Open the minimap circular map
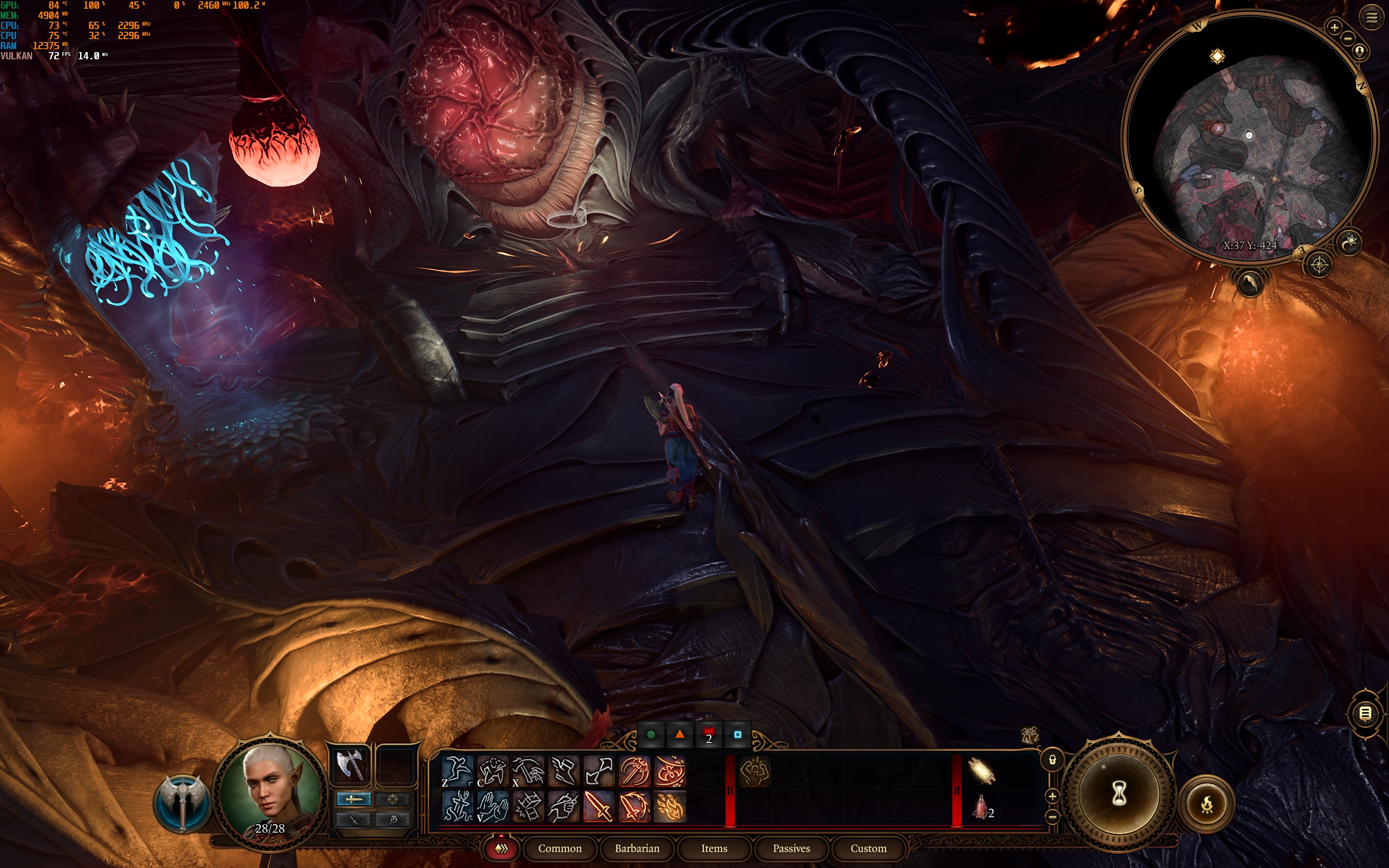 click(1250, 138)
